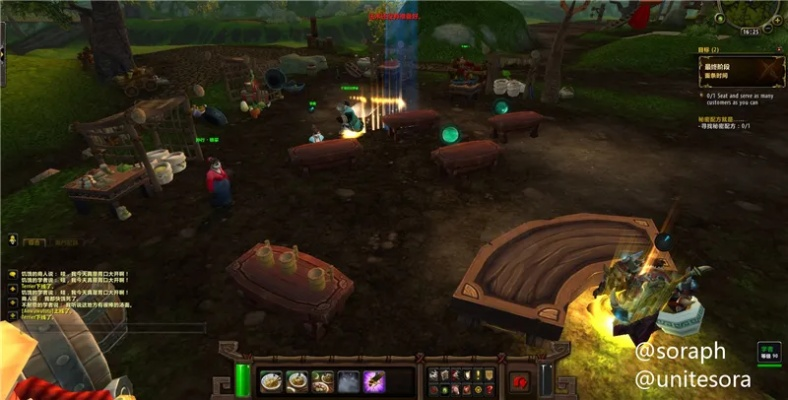Switch to the first chat tab

(x=35, y=241)
